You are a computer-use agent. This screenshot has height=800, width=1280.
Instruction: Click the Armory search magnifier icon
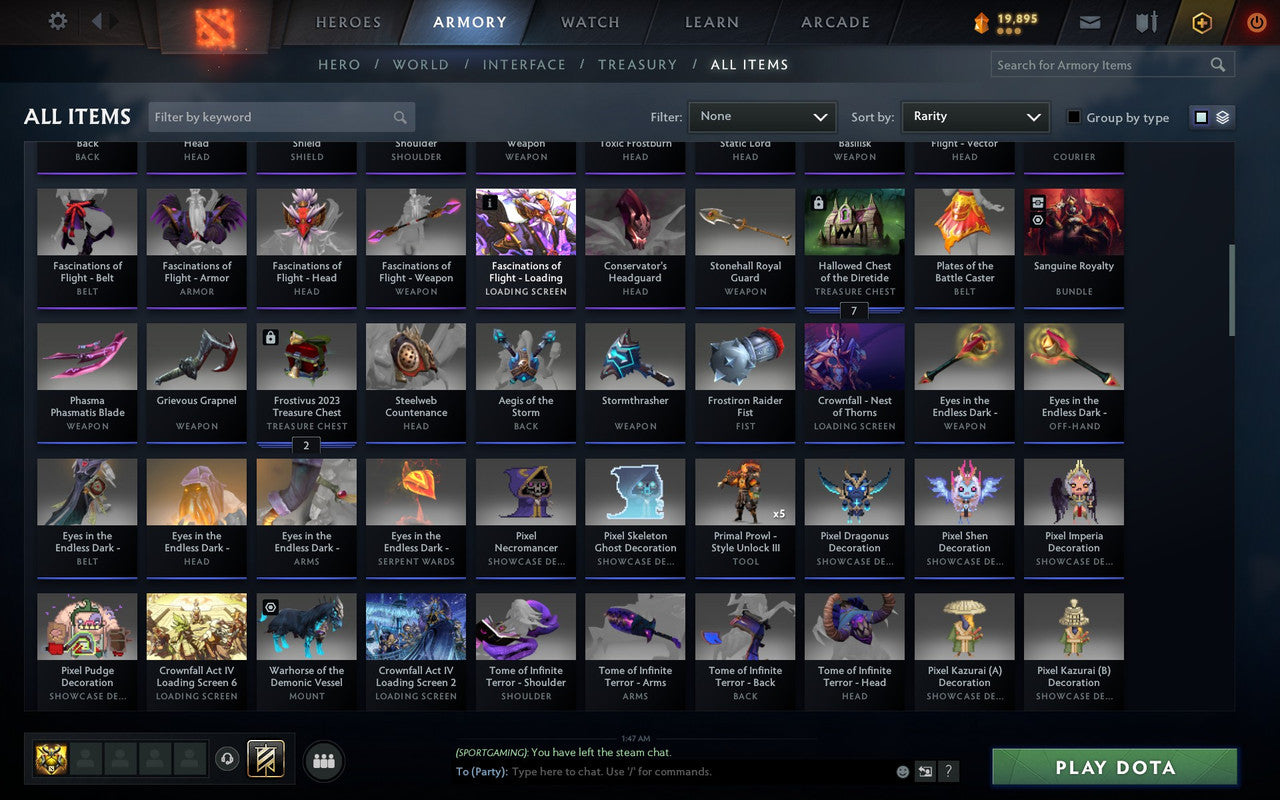pos(1217,64)
